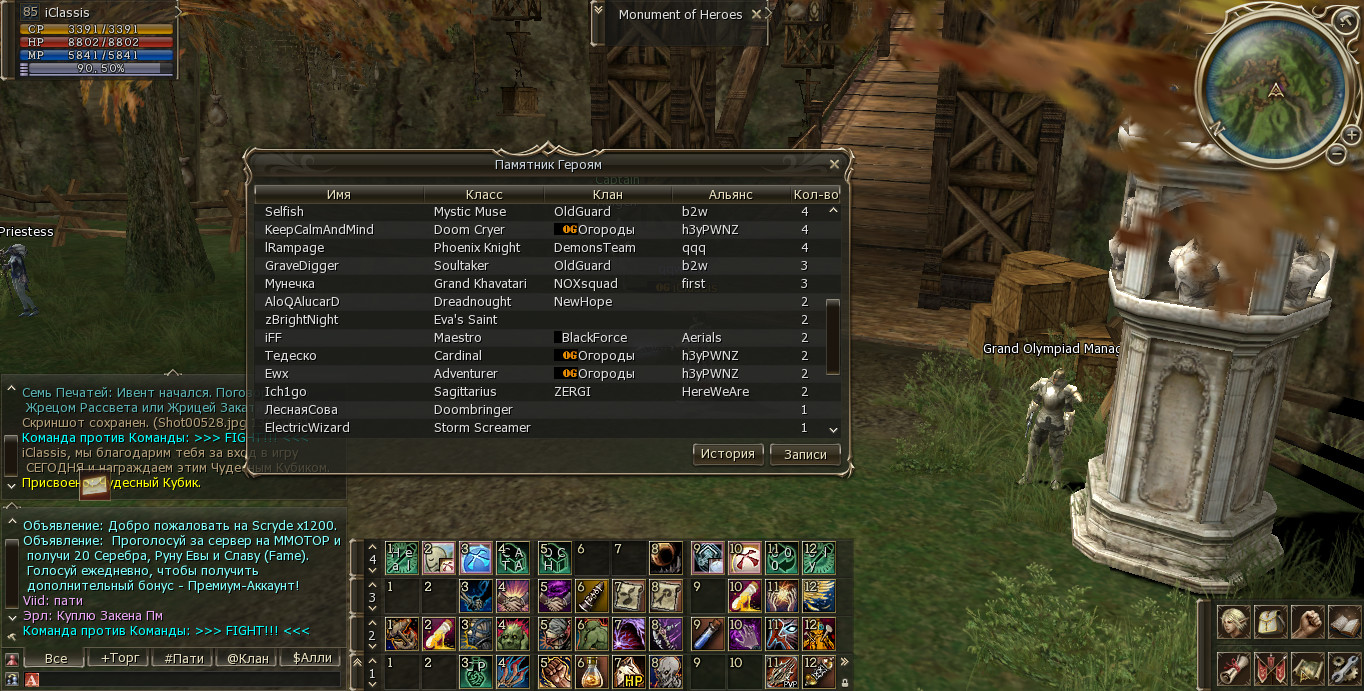Use the Heal macro on the hotbar
The height and width of the screenshot is (691, 1364).
(x=402, y=556)
